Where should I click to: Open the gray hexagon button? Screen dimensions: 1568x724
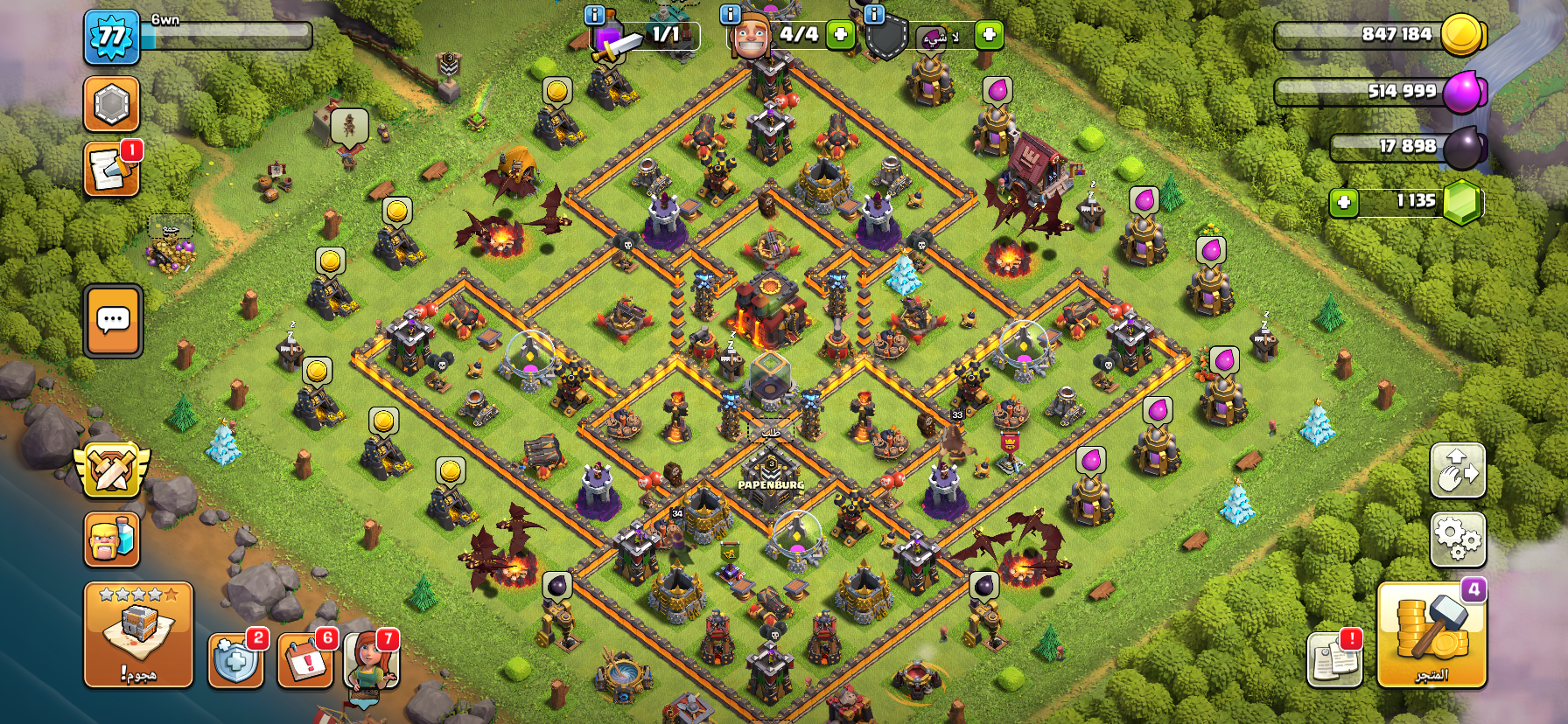click(111, 104)
